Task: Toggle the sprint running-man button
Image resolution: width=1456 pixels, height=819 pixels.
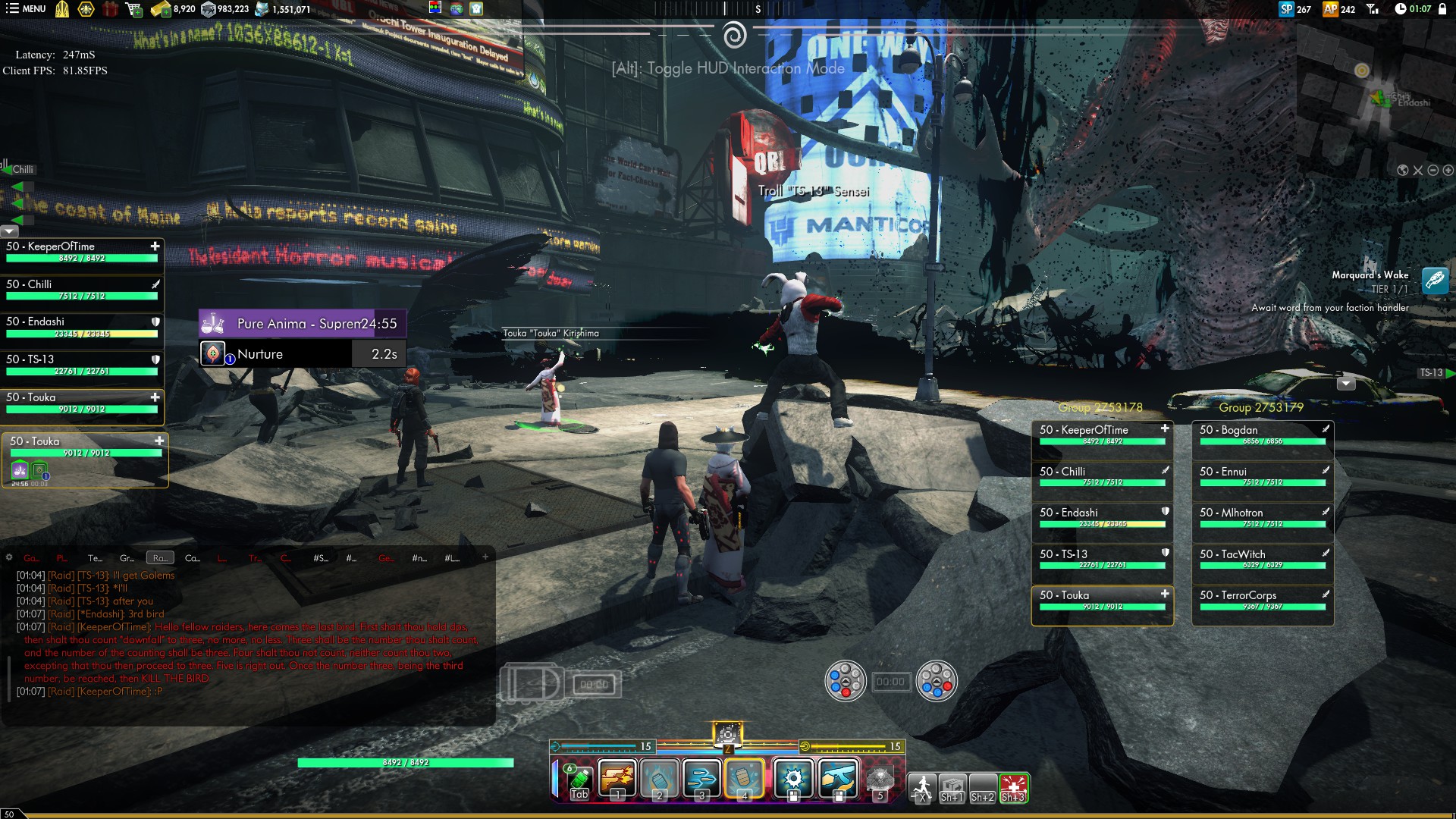Action: point(922,787)
